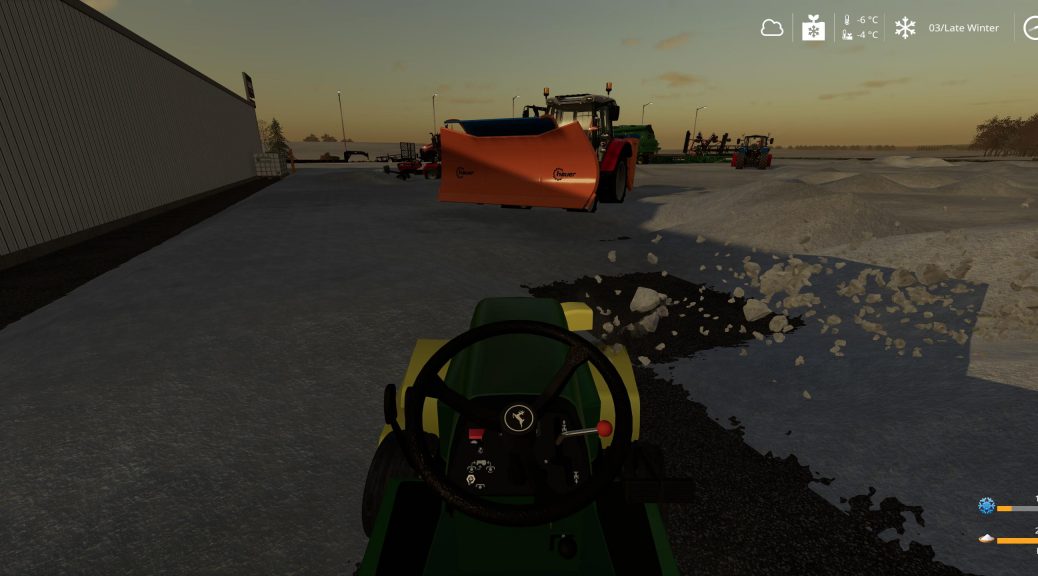
Task: Select the white snowflake season icon
Action: (905, 28)
